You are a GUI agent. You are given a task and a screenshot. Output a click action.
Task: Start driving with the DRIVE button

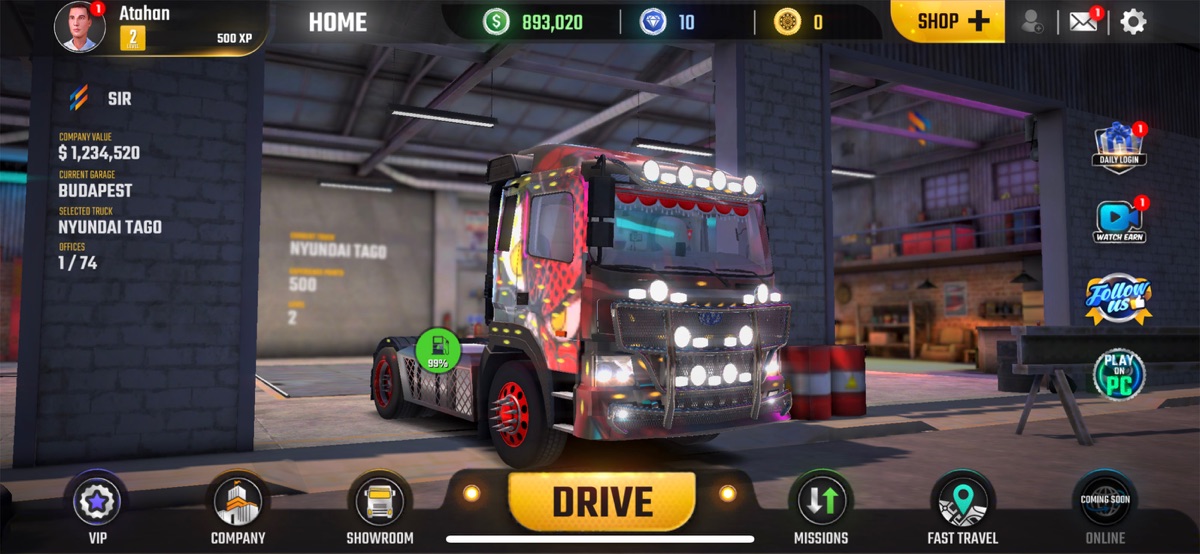coord(602,501)
